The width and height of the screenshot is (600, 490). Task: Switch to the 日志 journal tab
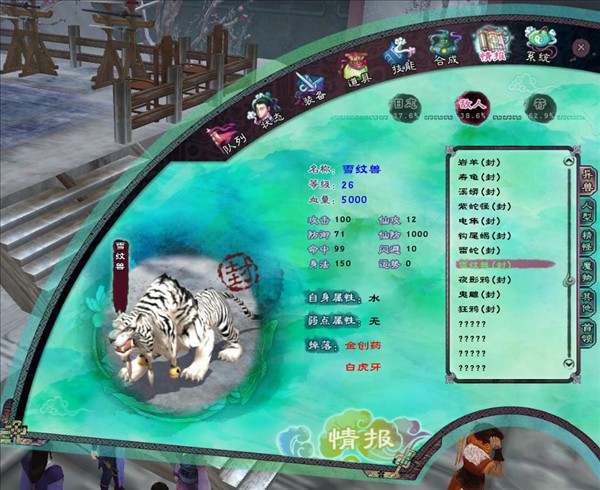(403, 108)
